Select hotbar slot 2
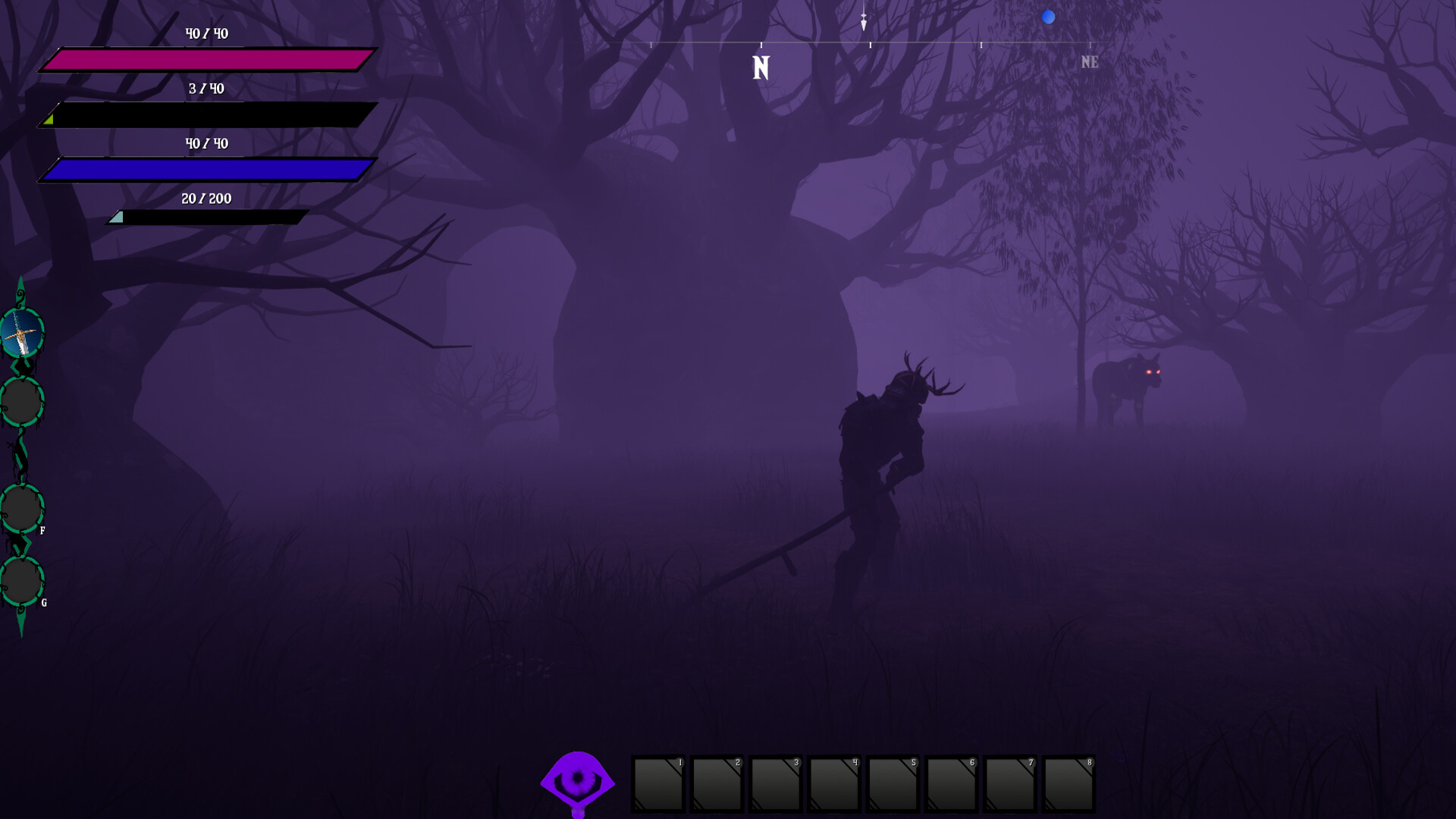1456x819 pixels. click(717, 786)
